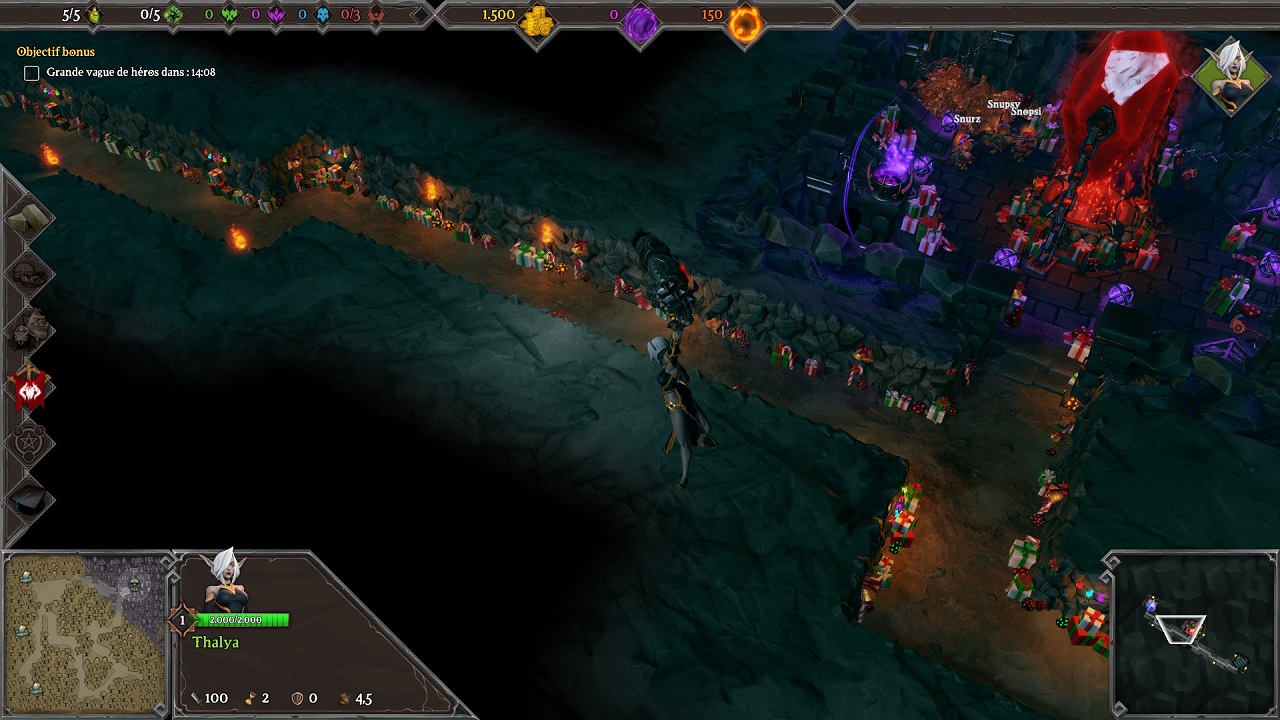Click the dungeon minimap in the corner
Screen dimensions: 1280x720
click(x=1192, y=633)
